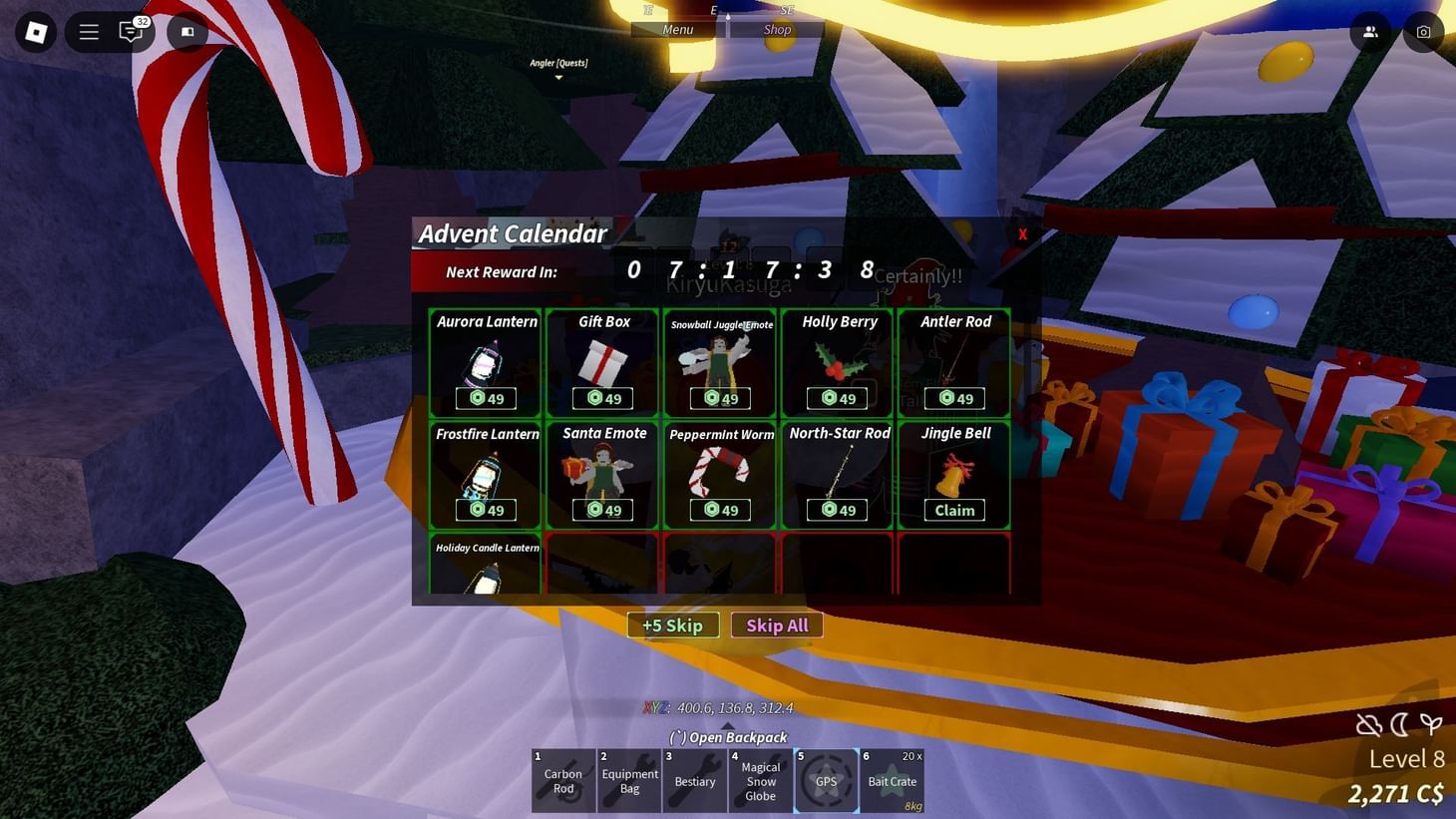Select the Bait Crate in slot 6
The height and width of the screenshot is (819, 1456).
[x=892, y=779]
